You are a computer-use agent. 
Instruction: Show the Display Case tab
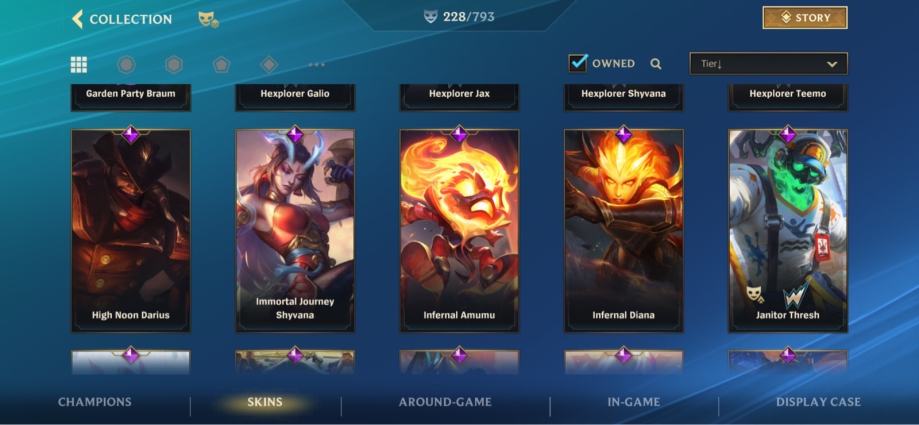(x=818, y=402)
